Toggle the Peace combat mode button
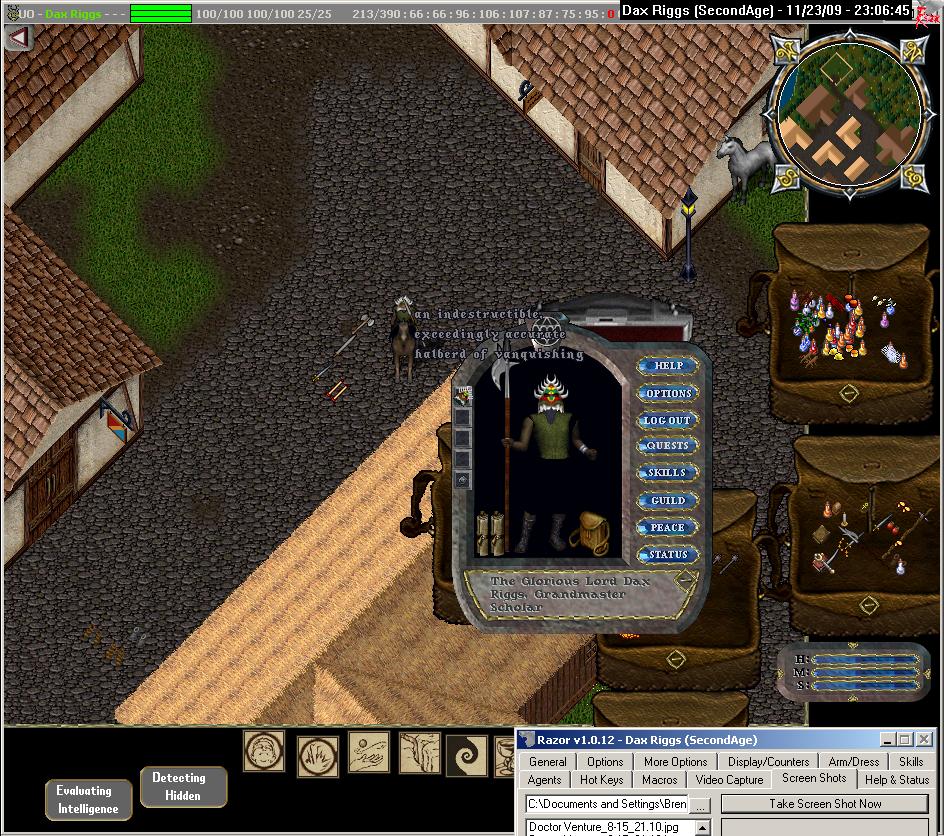Viewport: 944px width, 836px height. pos(667,527)
